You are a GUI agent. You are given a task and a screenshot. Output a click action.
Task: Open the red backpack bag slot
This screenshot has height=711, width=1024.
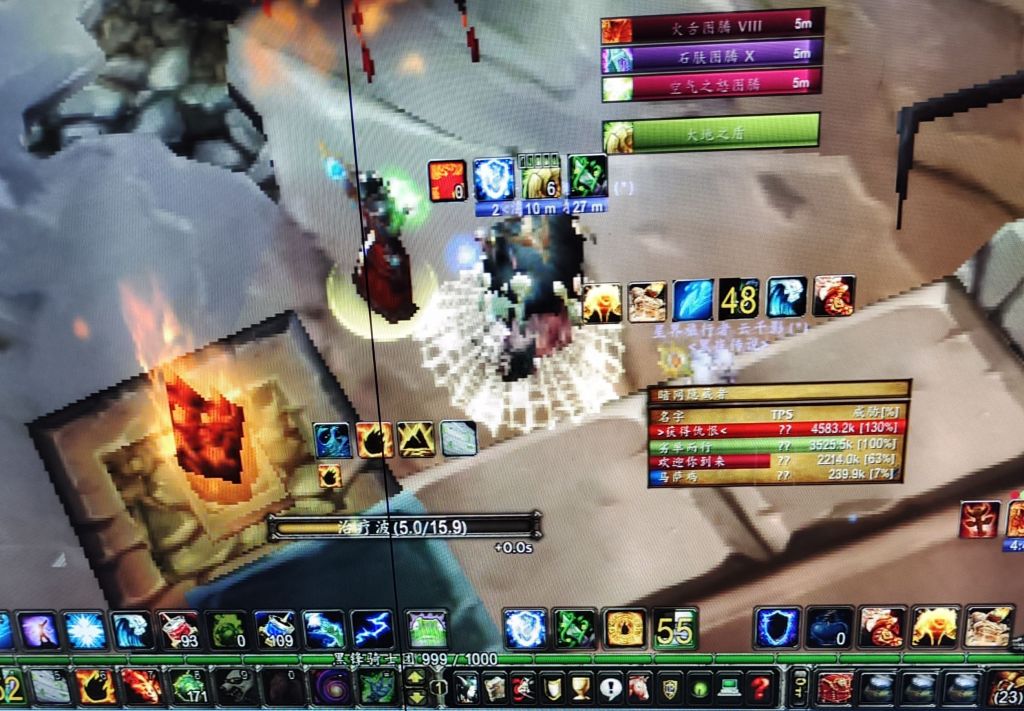pyautogui.click(x=835, y=688)
